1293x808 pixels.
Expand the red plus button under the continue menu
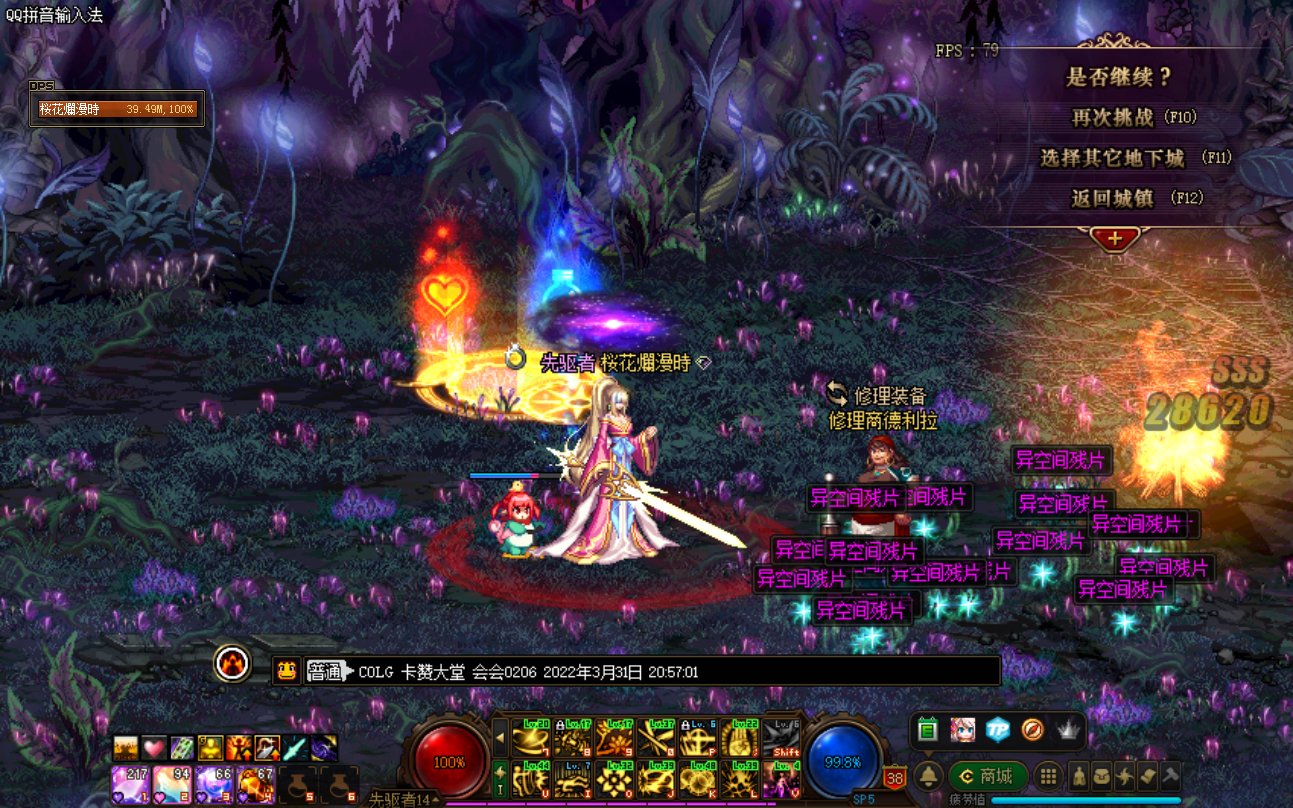coord(1115,240)
